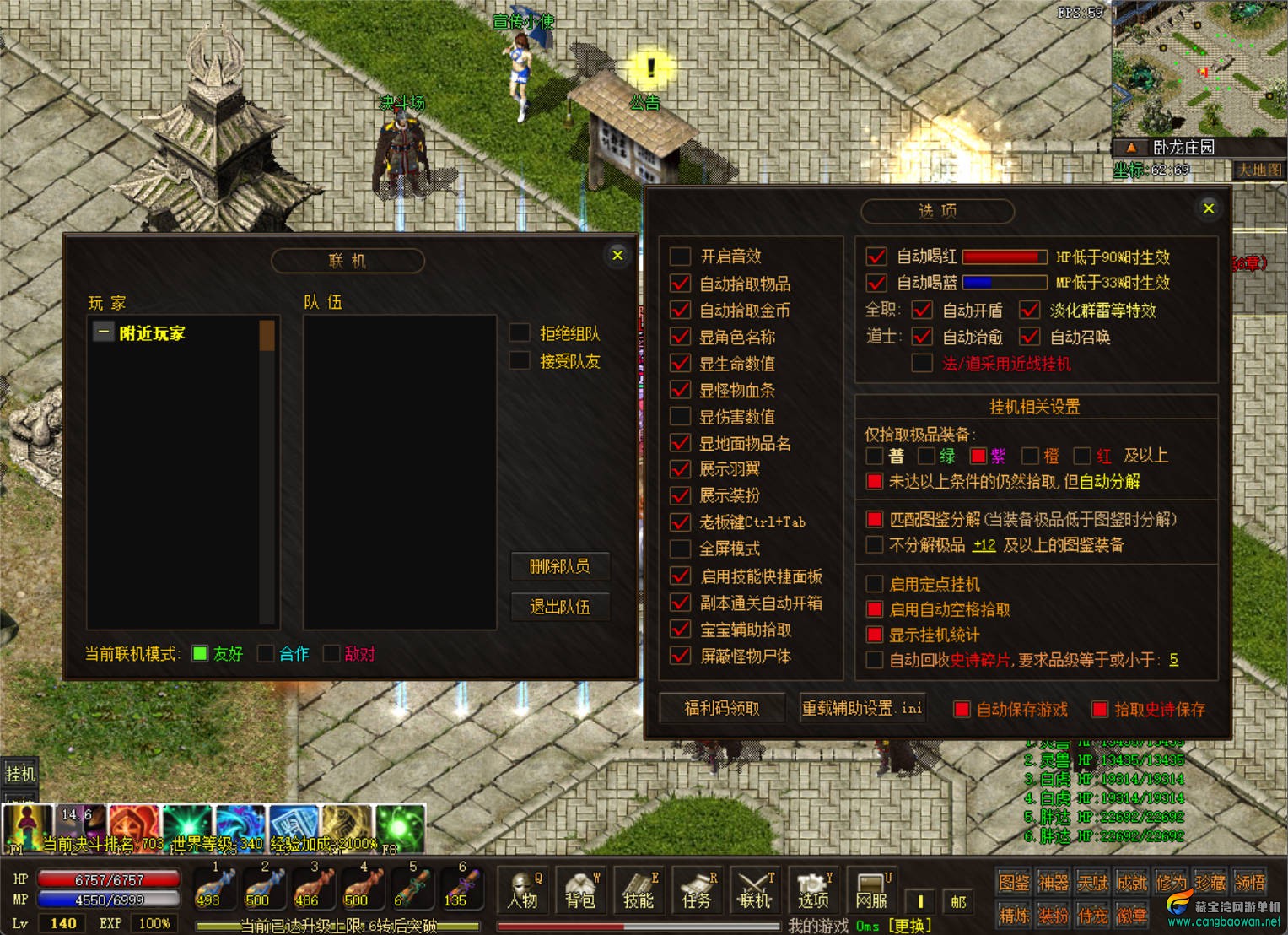The height and width of the screenshot is (935, 1288).
Task: Collapse the 附近玩家 nearby players list
Action: point(103,332)
